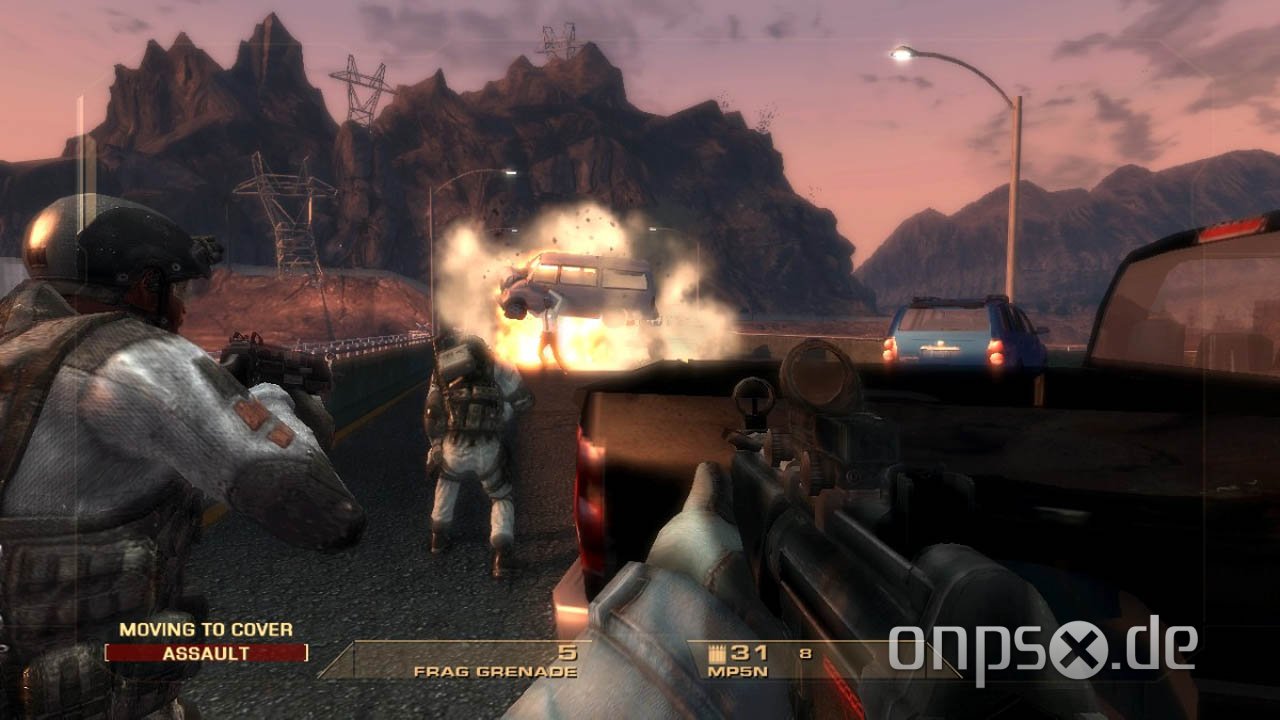The width and height of the screenshot is (1280, 720).
Task: Expand the right bracket of the ASSAULT box
Action: [306, 653]
